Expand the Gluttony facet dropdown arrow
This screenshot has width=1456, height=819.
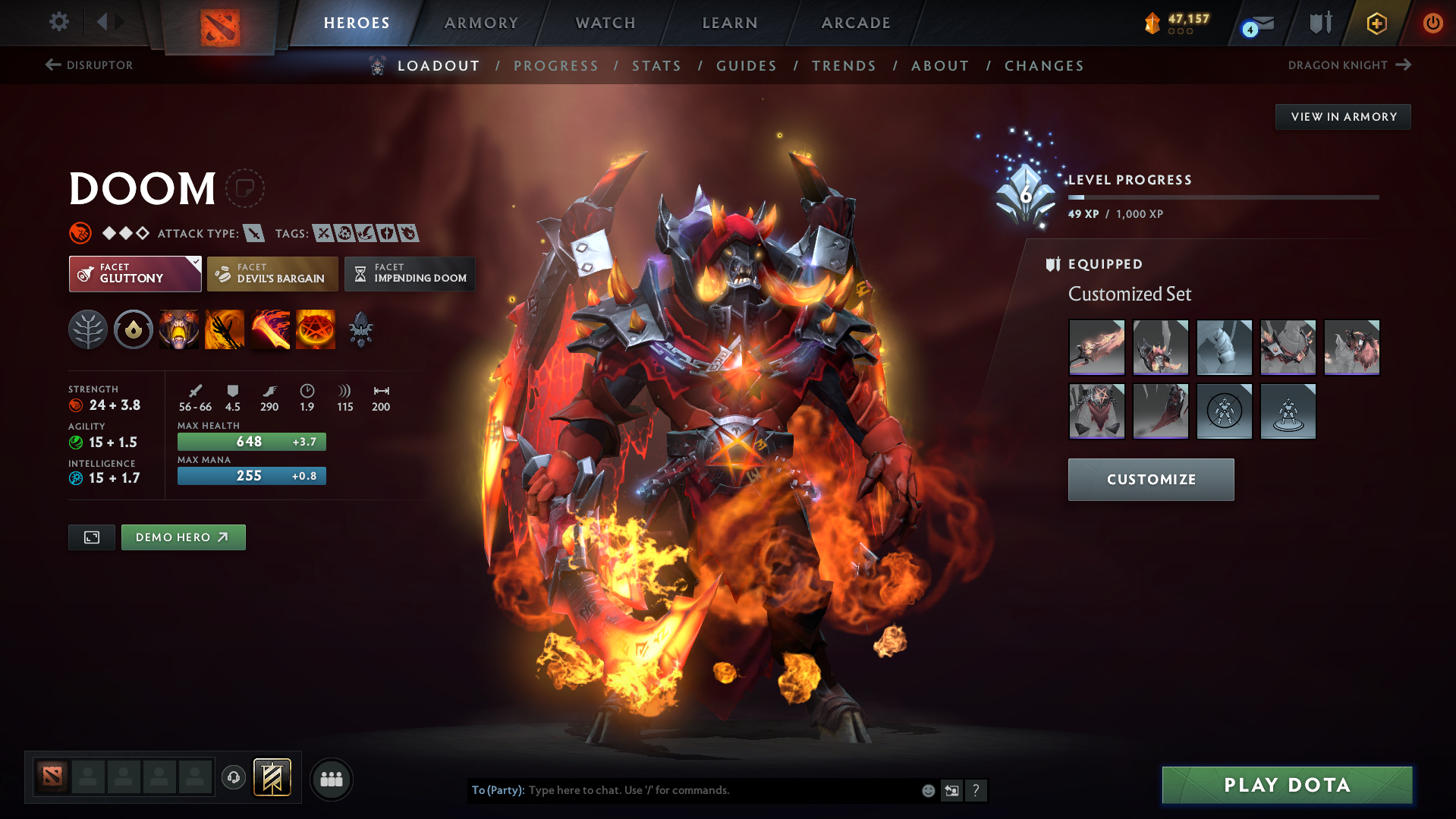coord(196,261)
